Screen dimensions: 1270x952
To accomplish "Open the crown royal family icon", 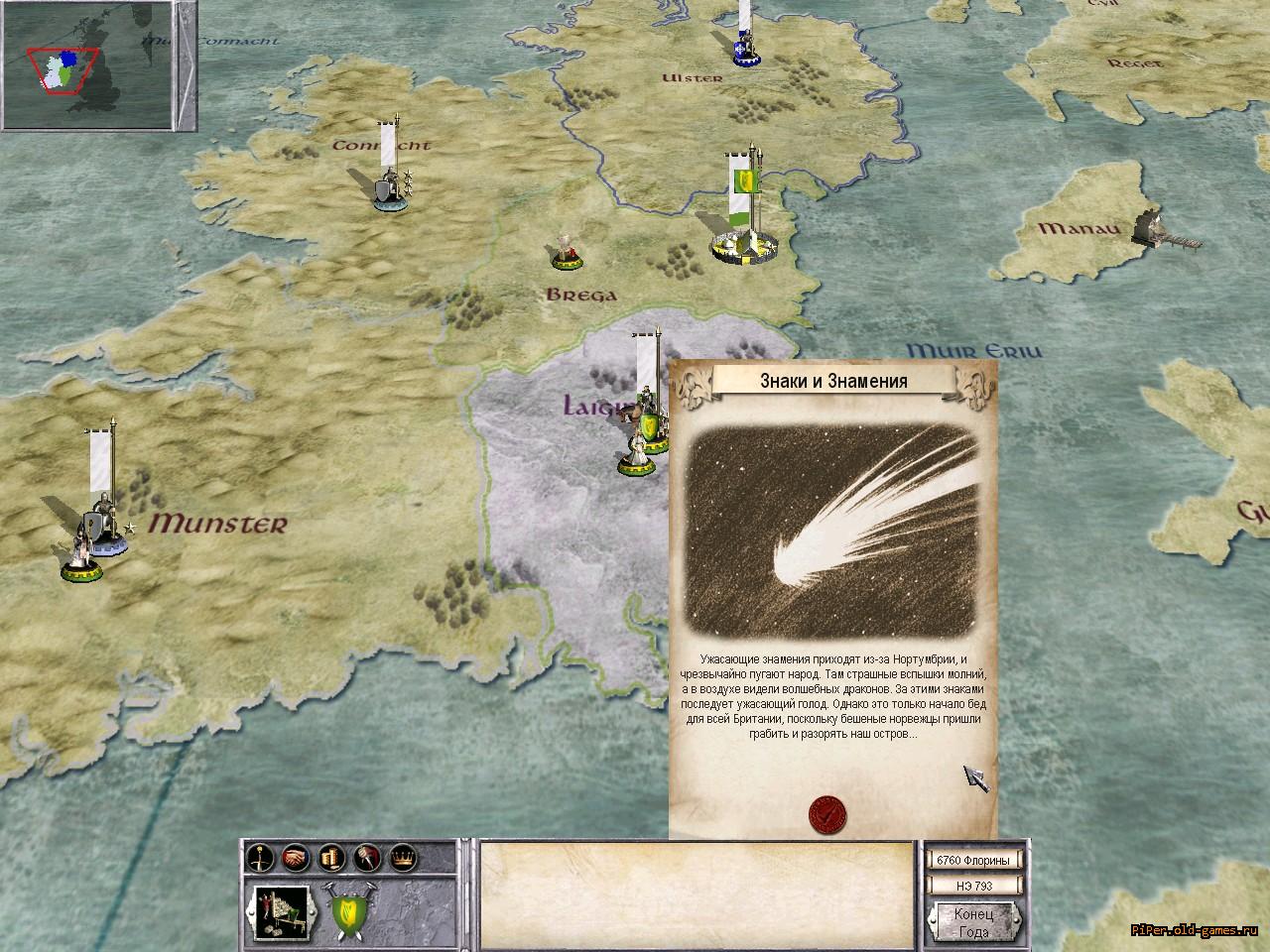I will (403, 856).
